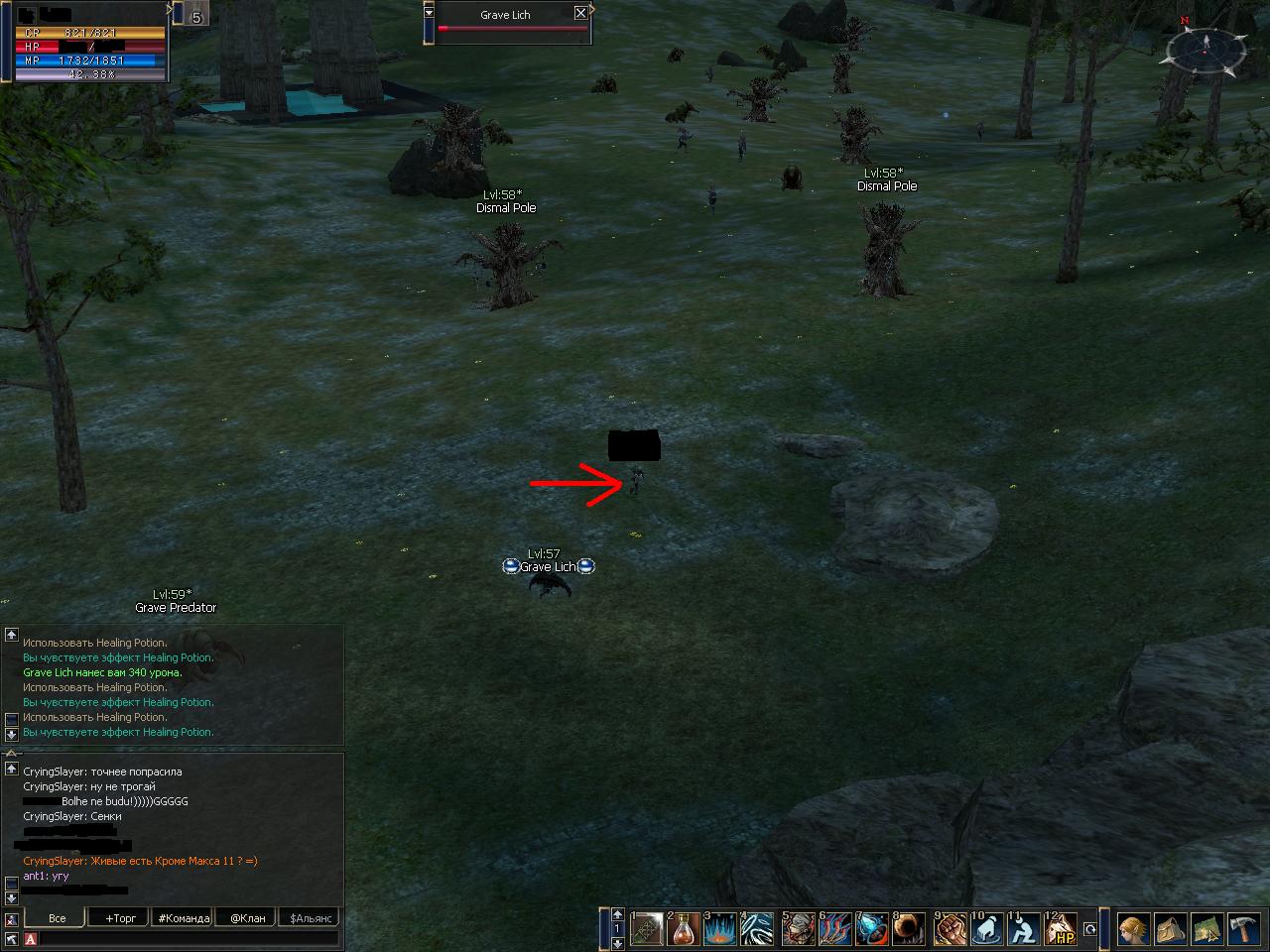Switch chat to the @Клан tab
The width and height of the screenshot is (1270, 952).
(247, 918)
